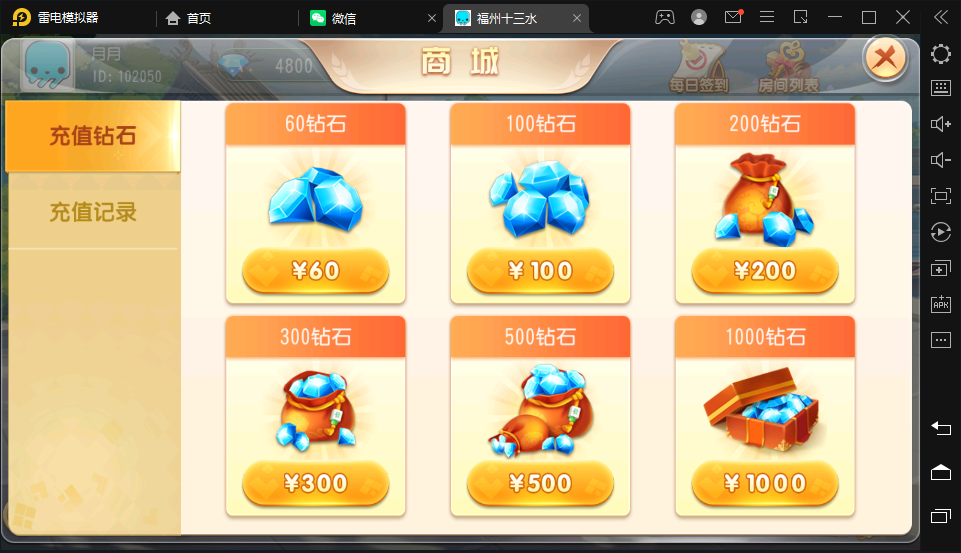Purchase the ¥100 diamond pack
This screenshot has height=553, width=961.
pos(540,270)
